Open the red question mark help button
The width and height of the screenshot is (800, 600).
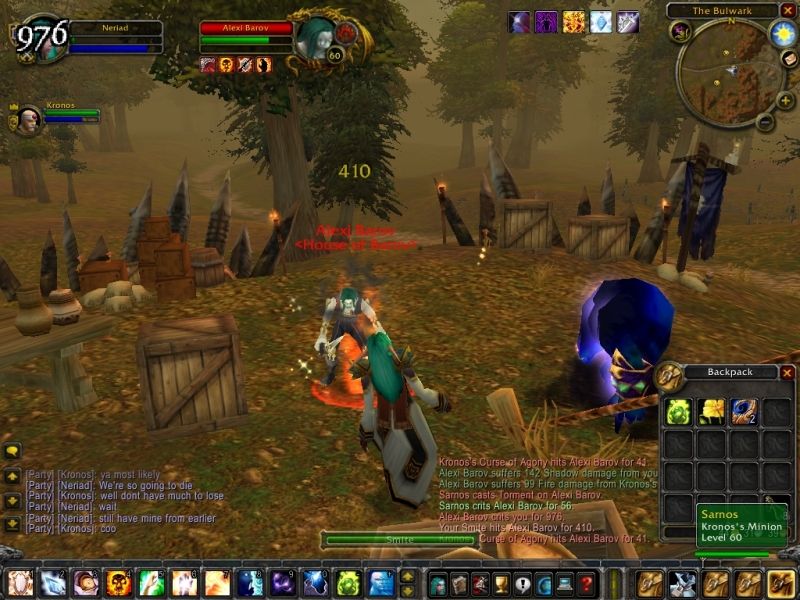click(x=587, y=583)
